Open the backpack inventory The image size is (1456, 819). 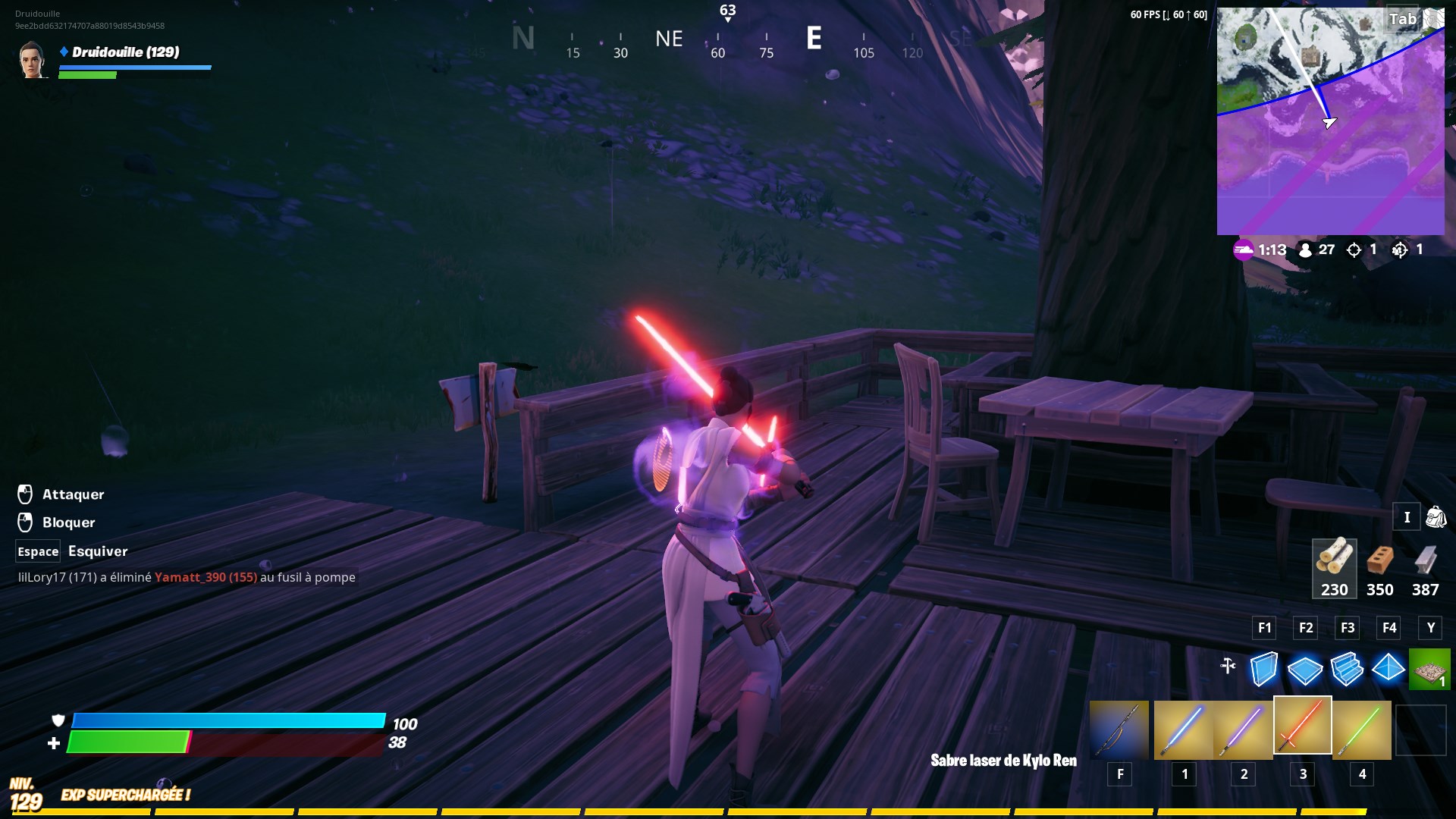pyautogui.click(x=1436, y=517)
